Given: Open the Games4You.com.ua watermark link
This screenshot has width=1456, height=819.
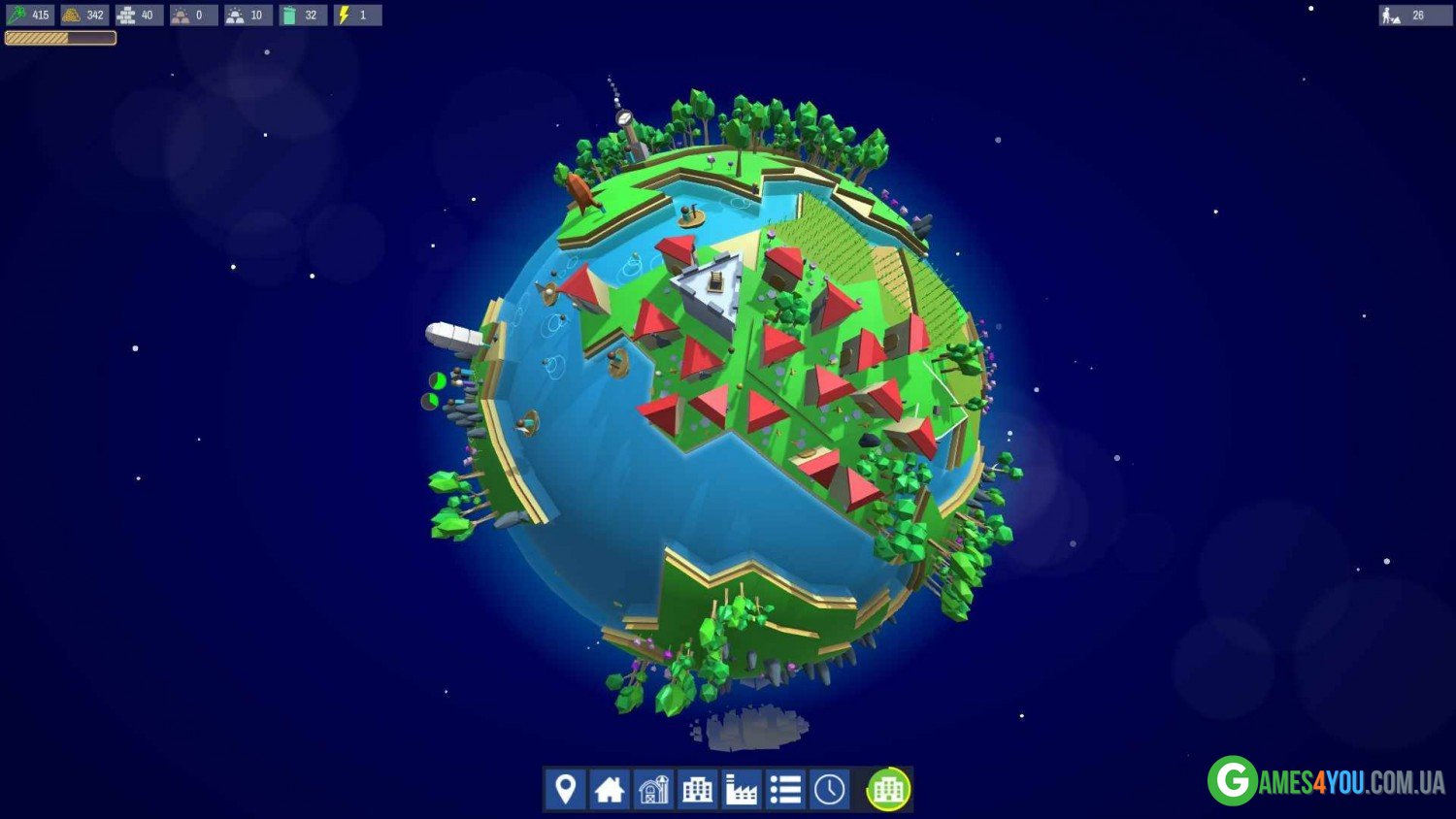Looking at the screenshot, I should tap(1326, 781).
